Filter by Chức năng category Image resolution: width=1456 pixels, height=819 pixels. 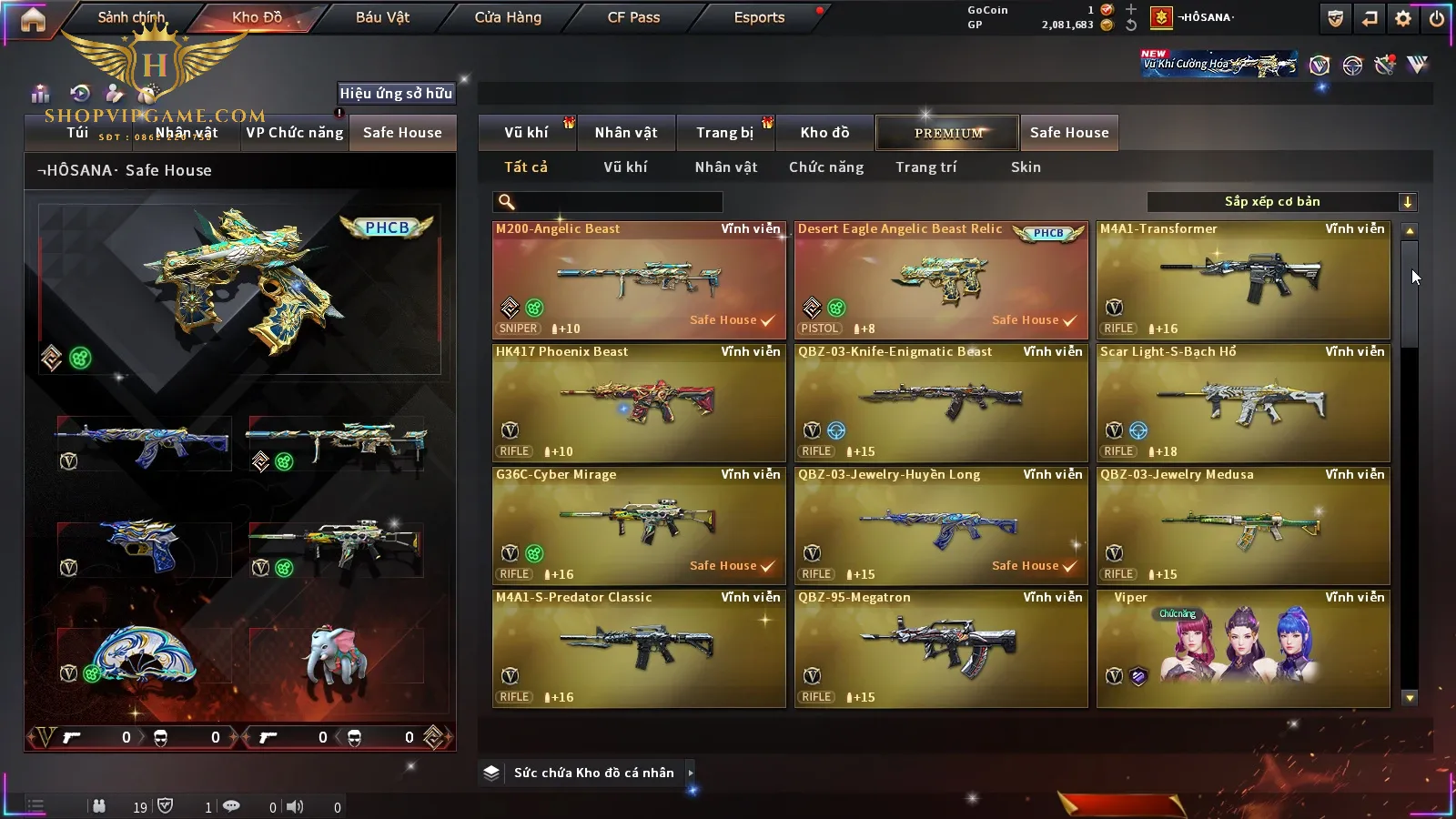tap(826, 167)
